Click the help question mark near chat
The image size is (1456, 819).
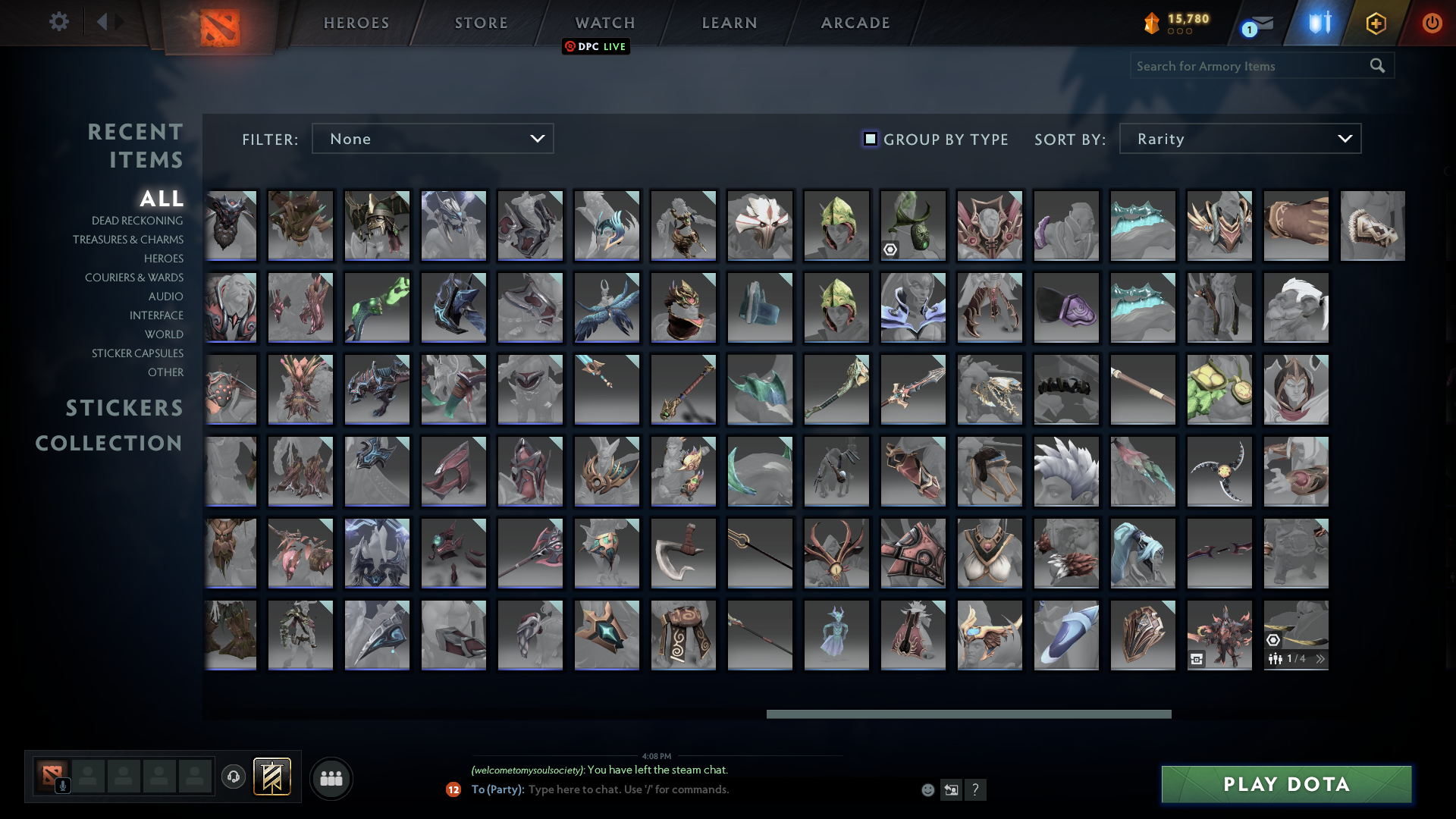(x=976, y=789)
